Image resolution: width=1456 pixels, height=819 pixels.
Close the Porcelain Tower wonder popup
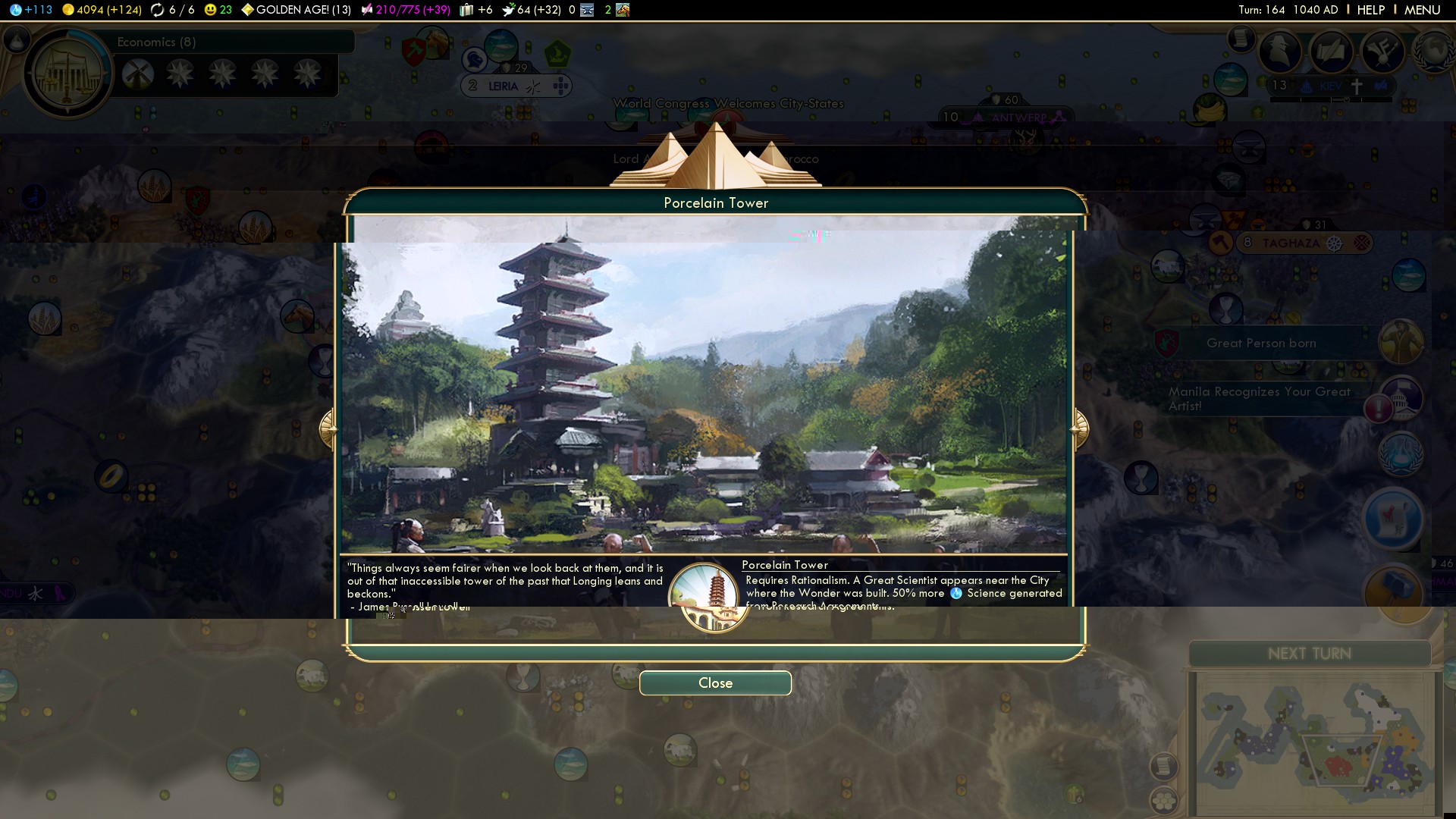[715, 682]
